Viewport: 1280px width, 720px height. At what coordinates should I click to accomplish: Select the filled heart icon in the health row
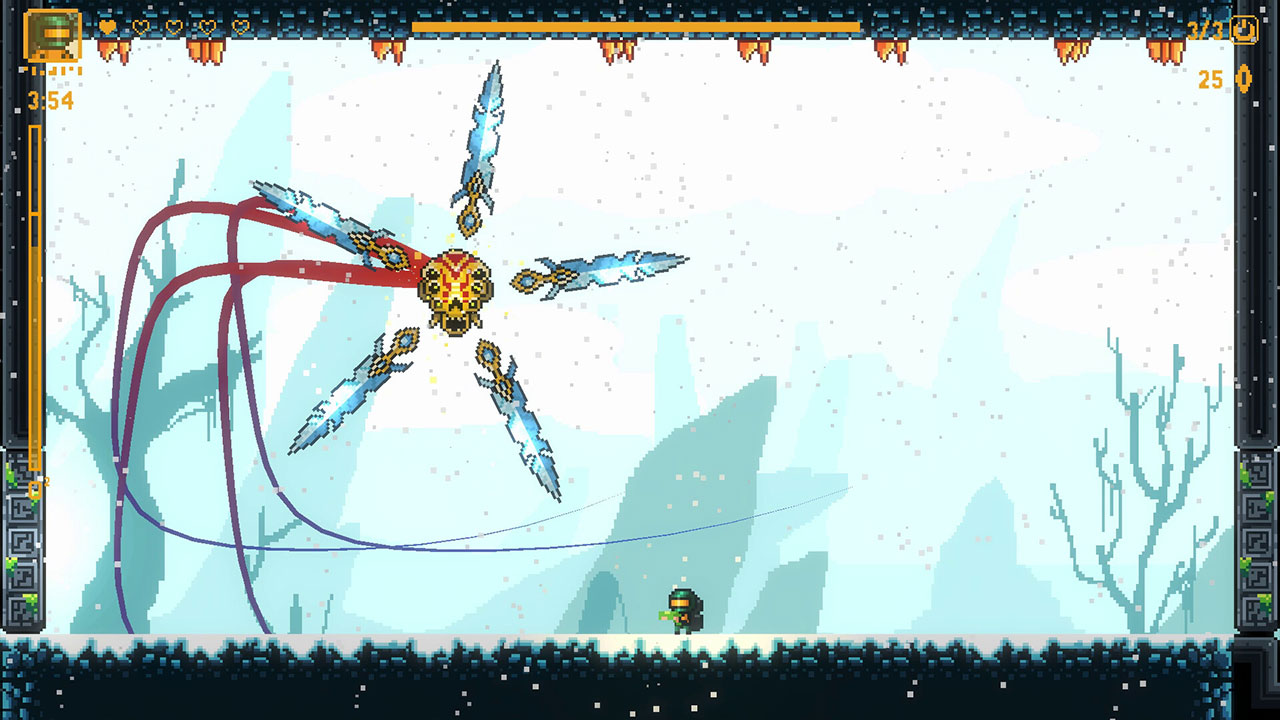106,27
